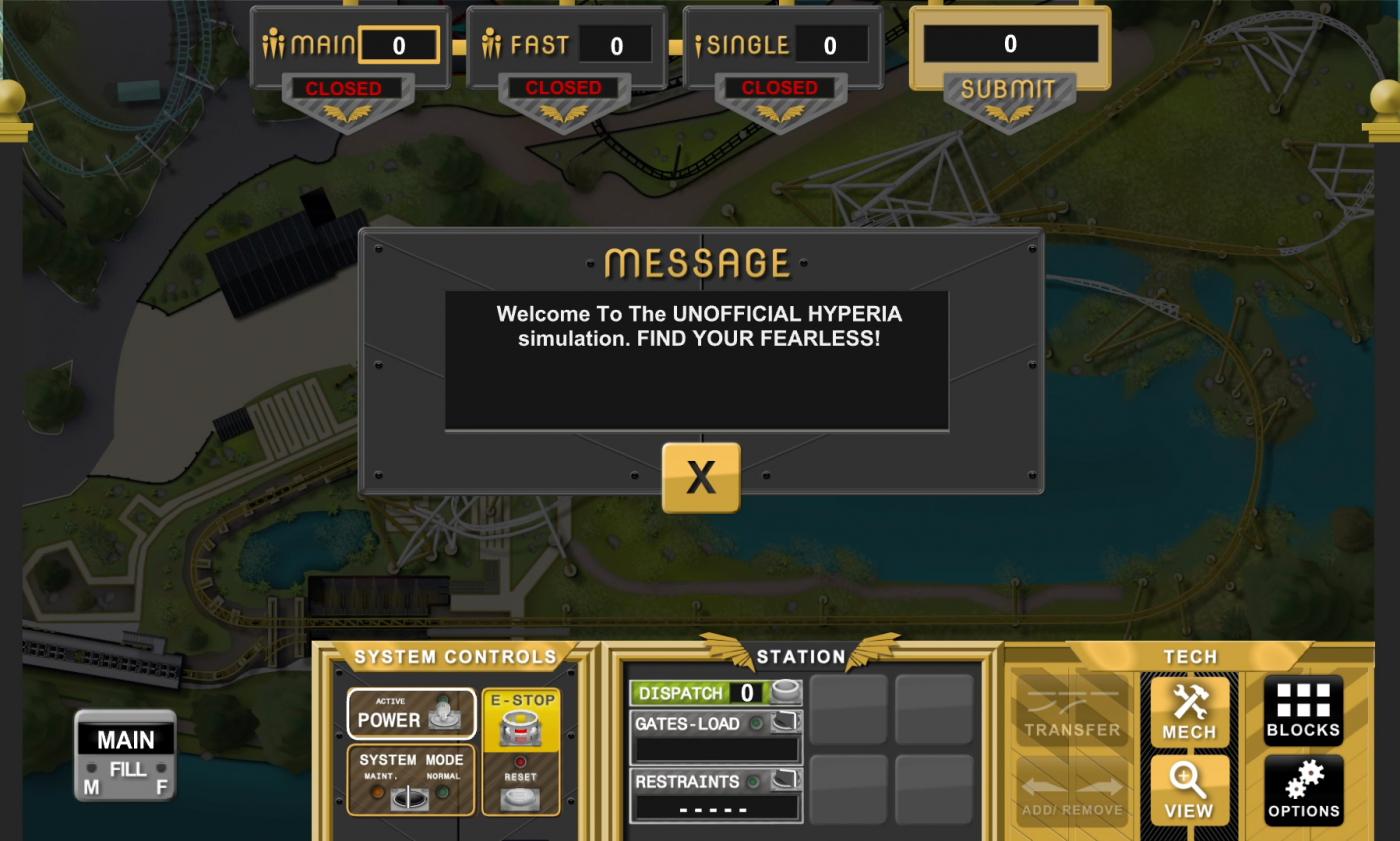Open the Transfer track control
The height and width of the screenshot is (841, 1400).
coord(1072,710)
